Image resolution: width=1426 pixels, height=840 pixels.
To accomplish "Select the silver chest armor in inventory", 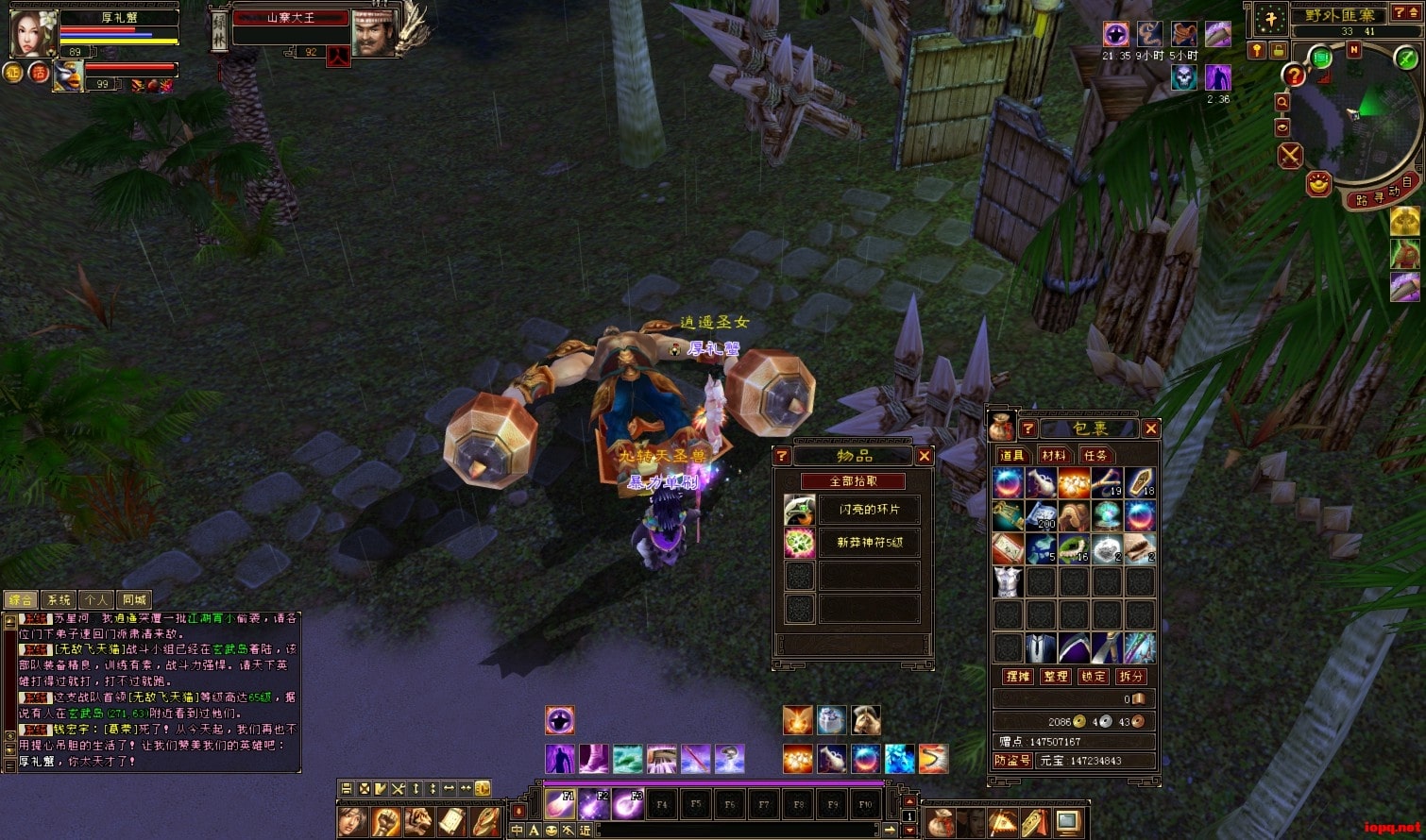I will (x=1009, y=581).
